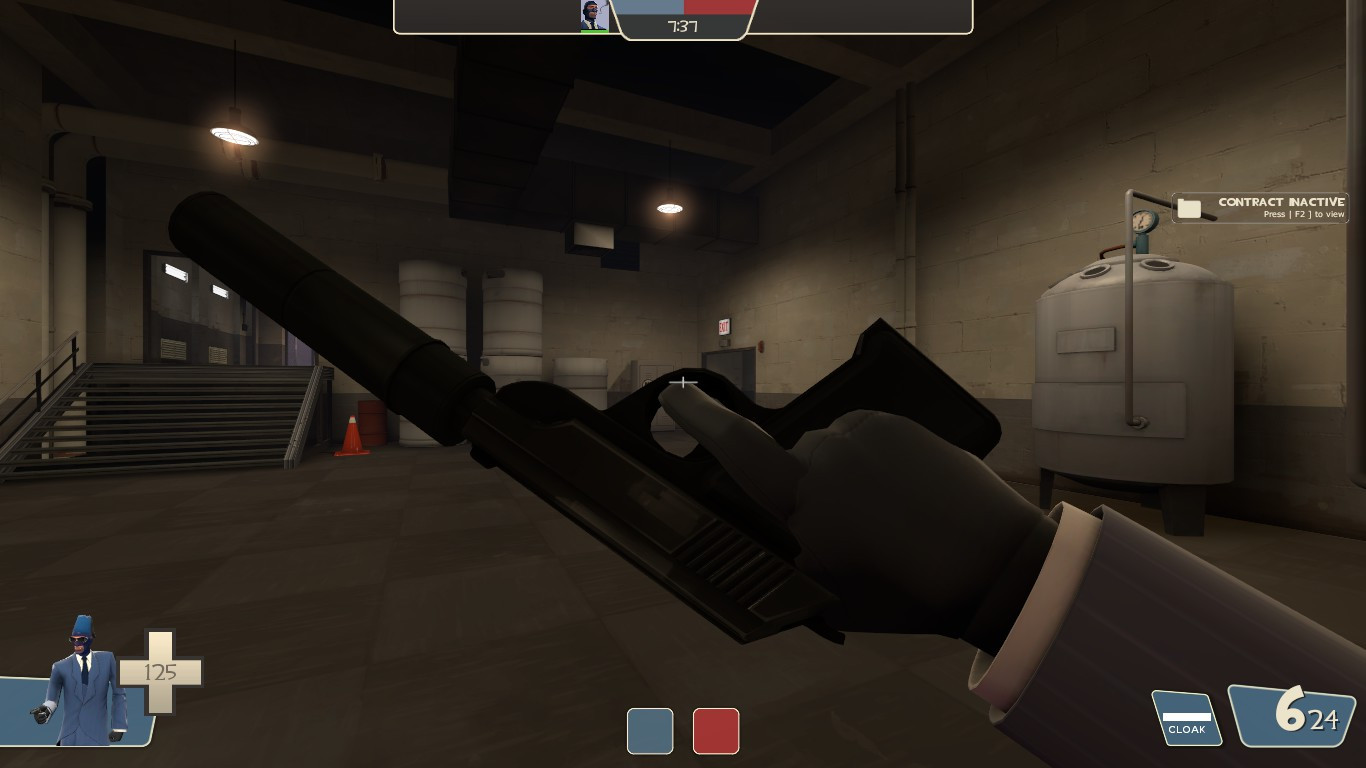Expand the top scoreboard team bar
Viewport: 1366px width, 768px height.
(x=684, y=6)
